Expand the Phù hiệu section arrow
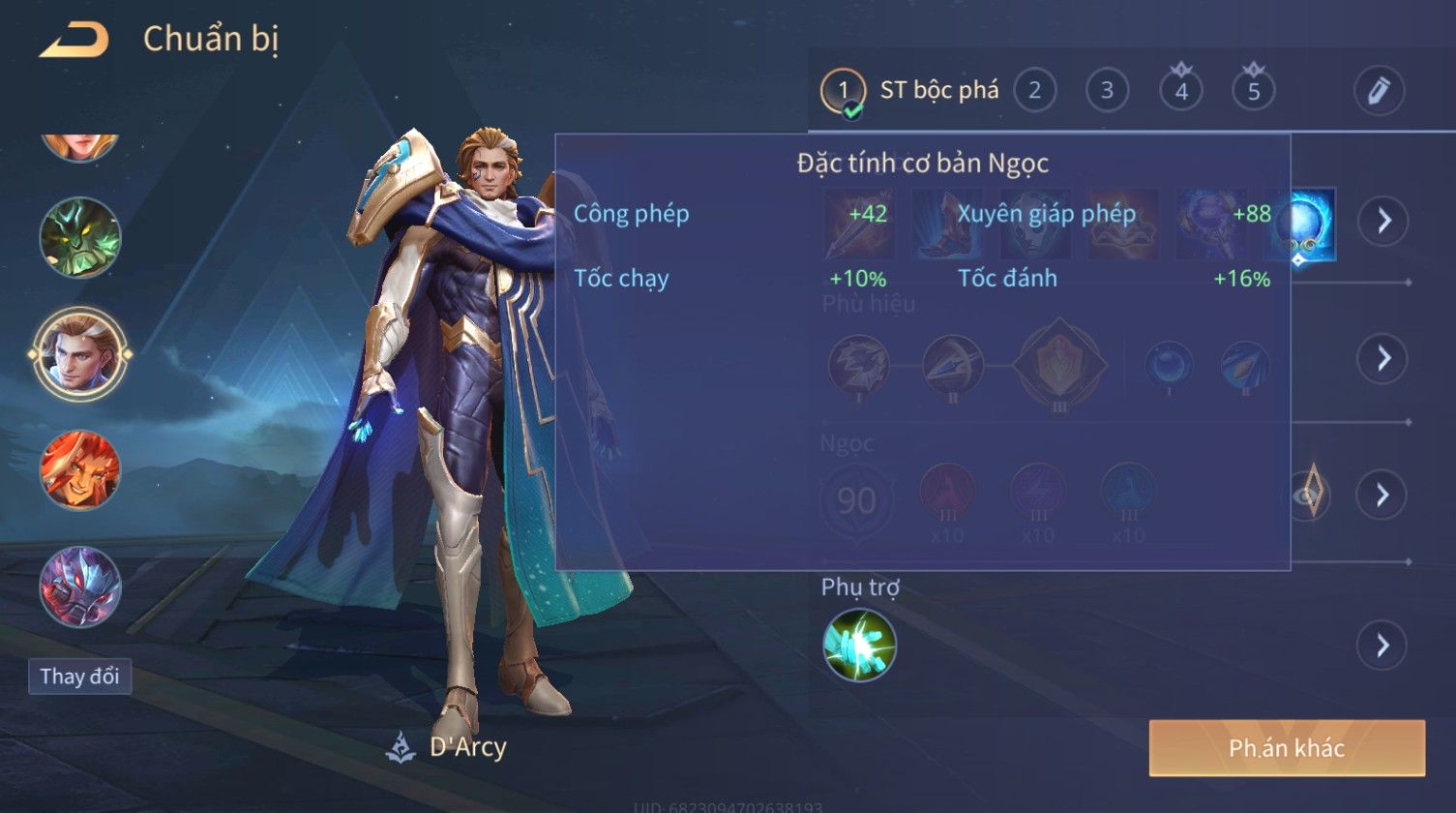This screenshot has width=1456, height=813. tap(1382, 358)
